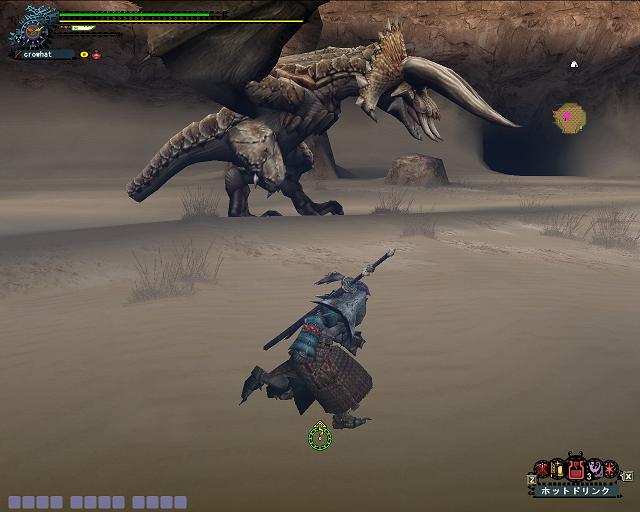Click the red potion status icon near crowhat

(x=97, y=55)
